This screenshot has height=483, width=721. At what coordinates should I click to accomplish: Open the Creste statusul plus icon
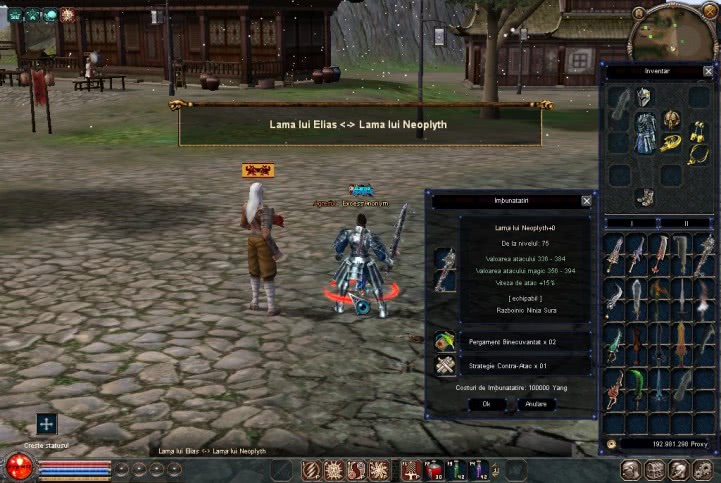[x=46, y=424]
